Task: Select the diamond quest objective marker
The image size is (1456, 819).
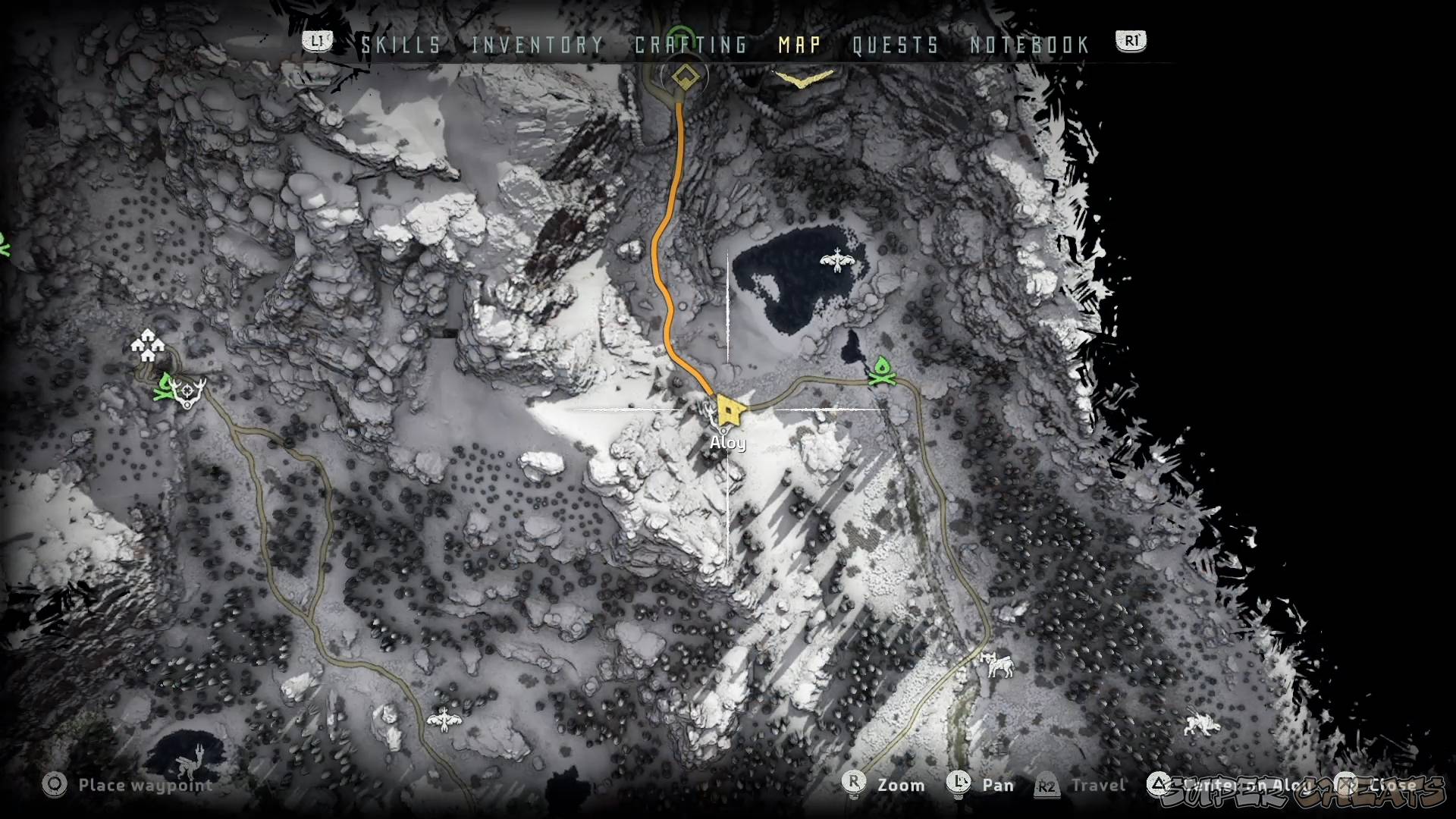Action: (686, 76)
